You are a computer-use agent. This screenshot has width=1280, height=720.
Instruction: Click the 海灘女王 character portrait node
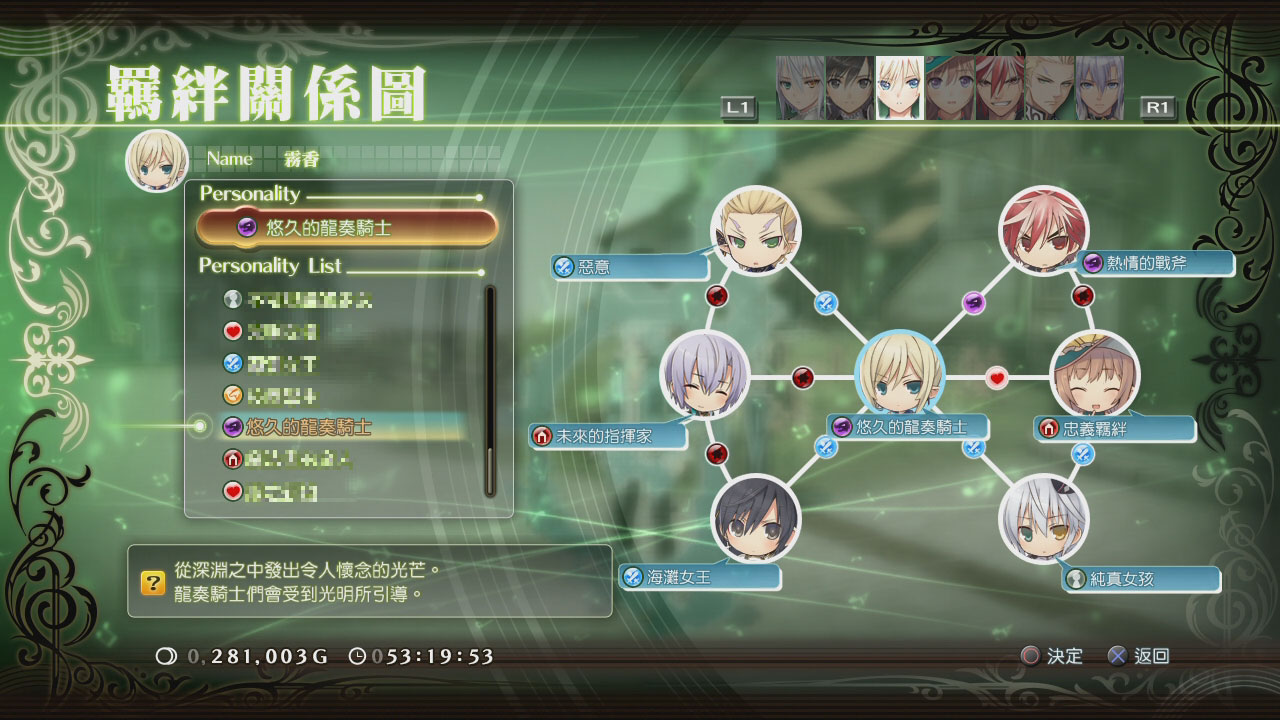coord(757,518)
